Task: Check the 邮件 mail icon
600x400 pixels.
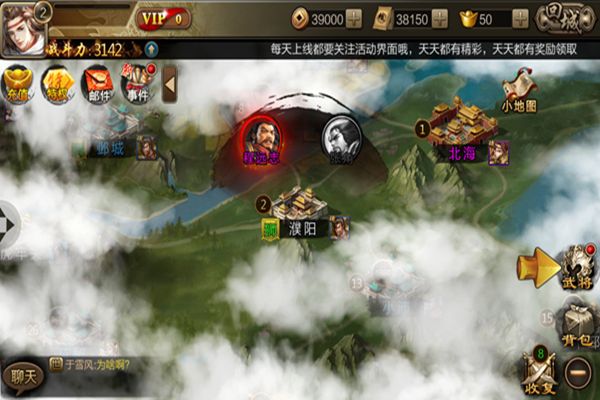Action: pos(97,84)
